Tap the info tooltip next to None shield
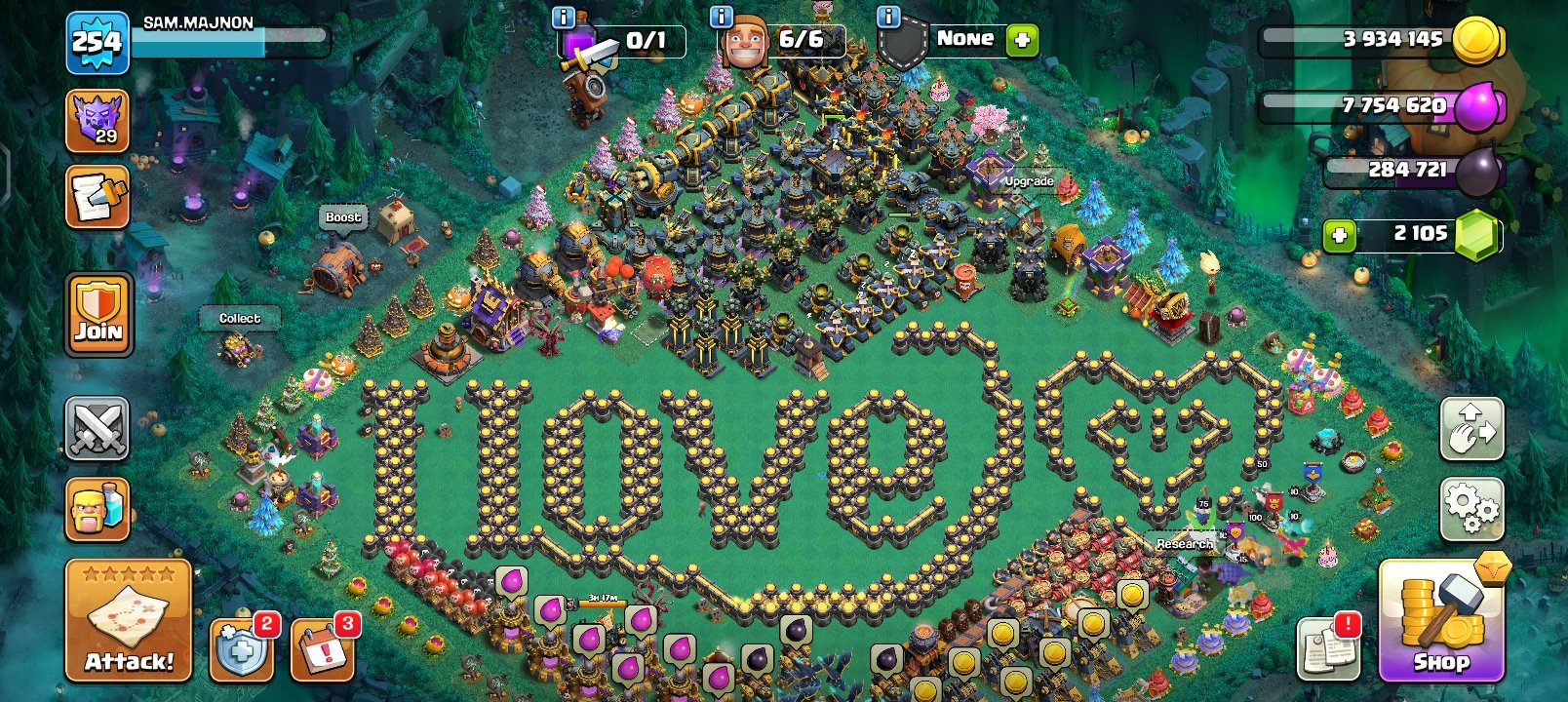Viewport: 1568px width, 702px height. point(888,16)
